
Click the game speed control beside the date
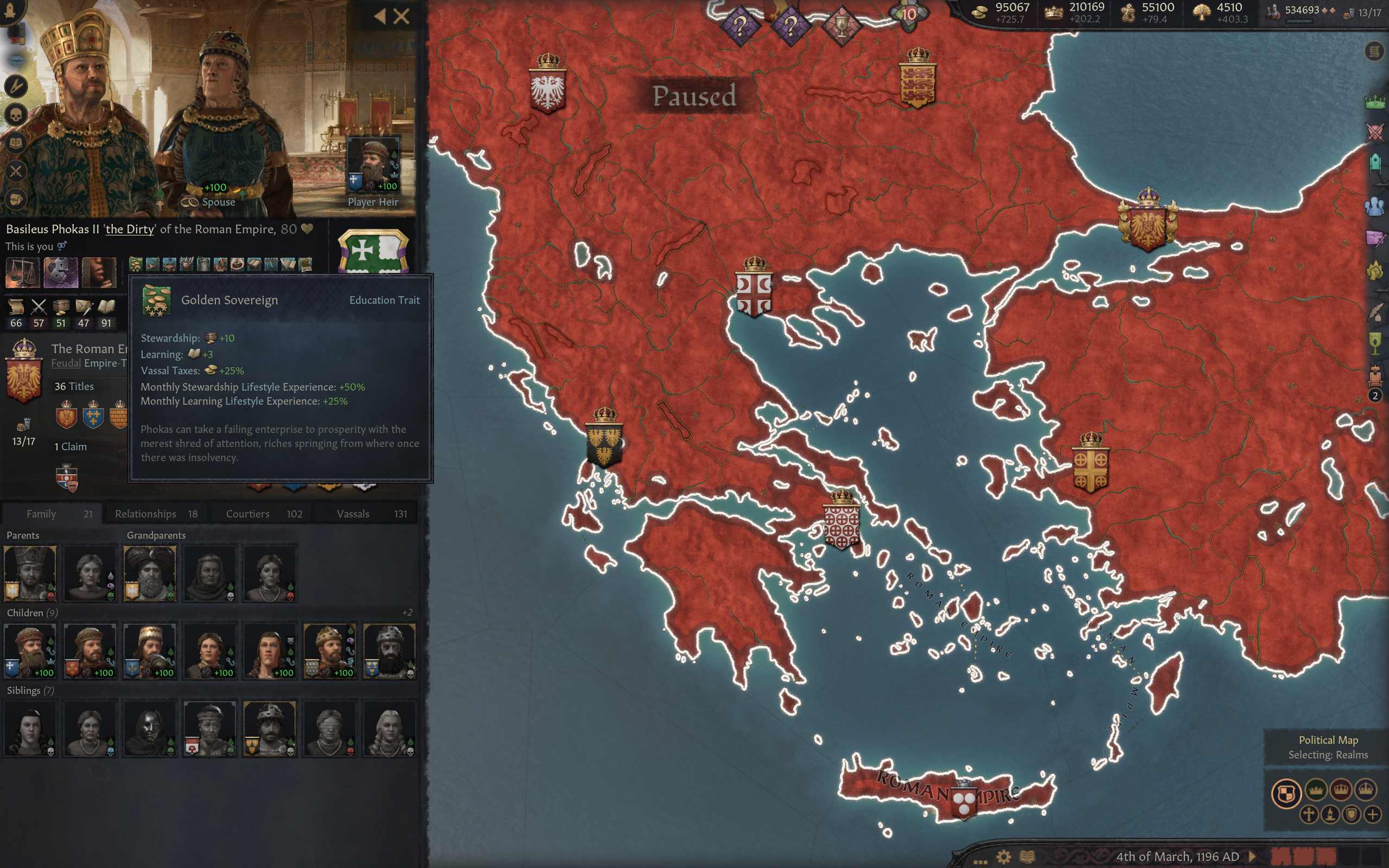[1252, 856]
